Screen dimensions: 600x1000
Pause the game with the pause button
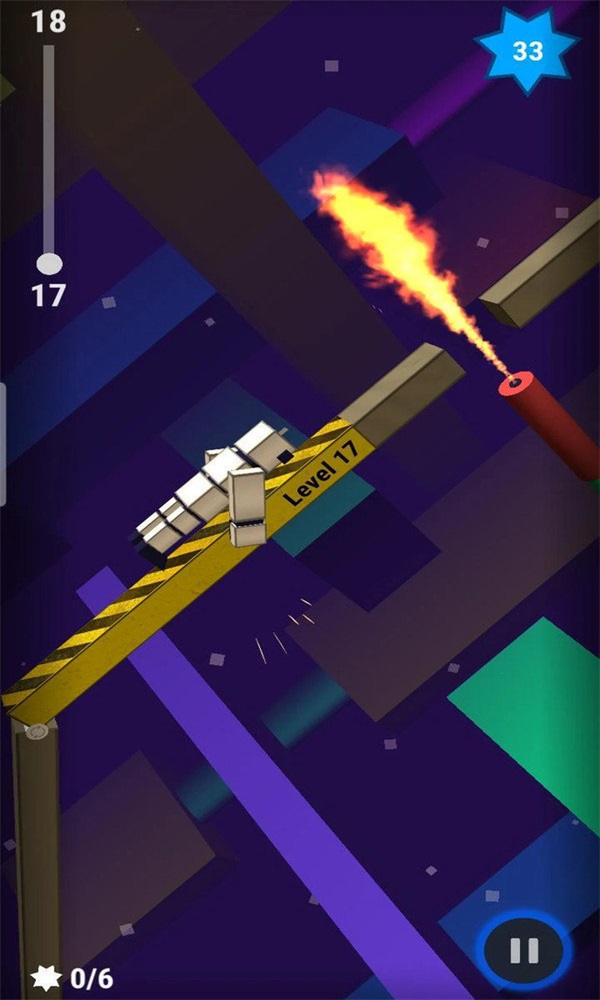[x=525, y=950]
